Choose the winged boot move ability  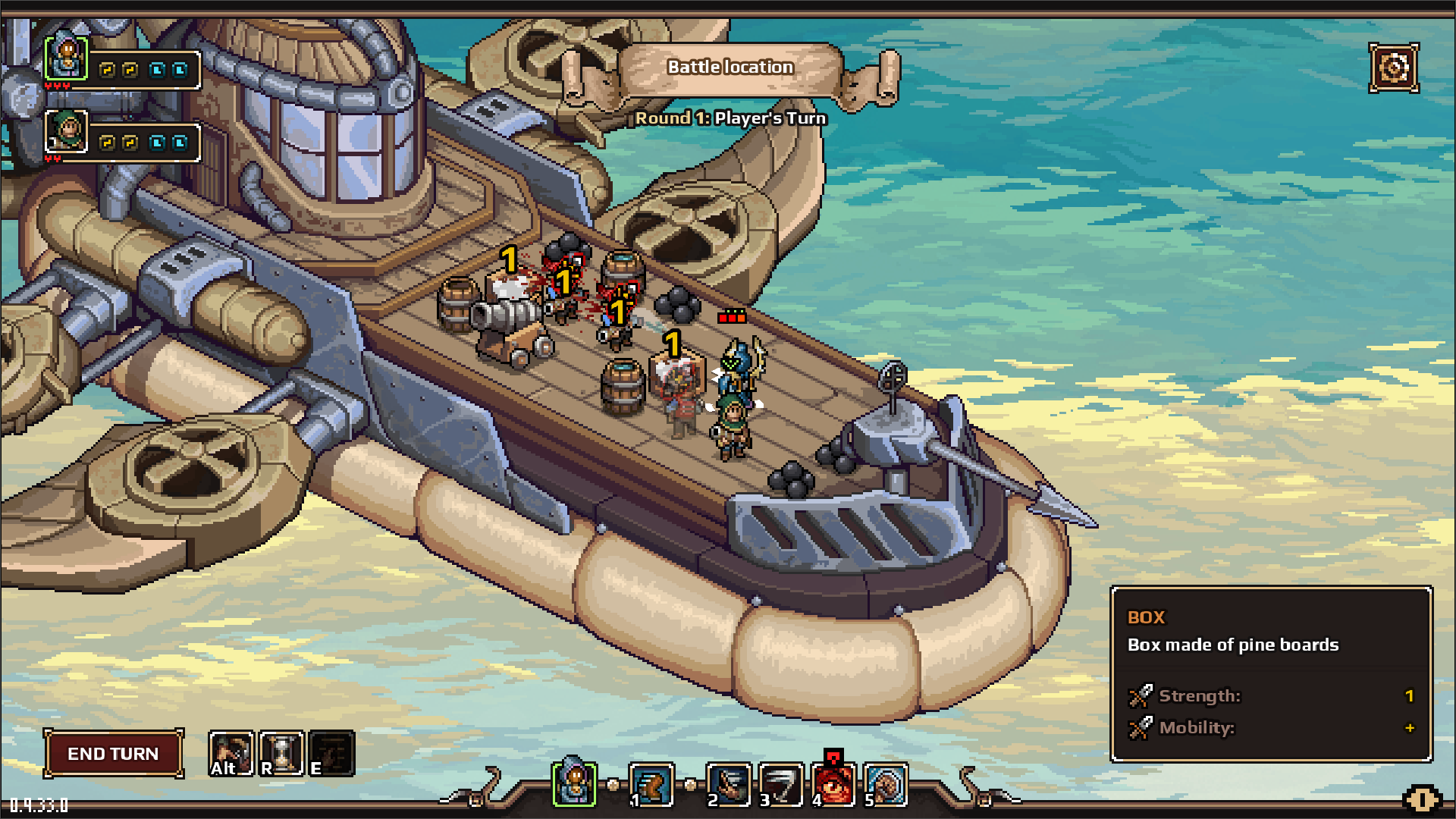pos(651,784)
